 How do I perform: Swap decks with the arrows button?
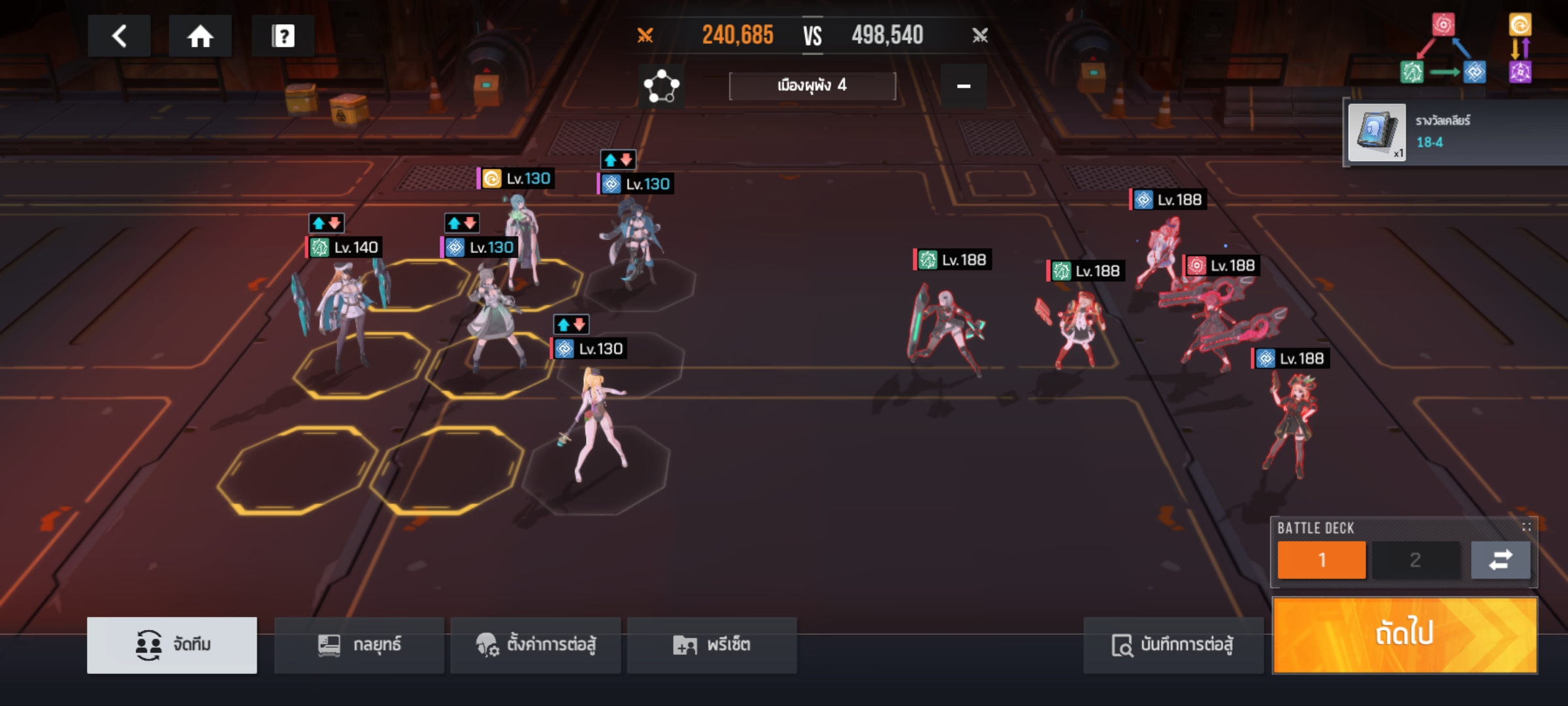point(1500,560)
